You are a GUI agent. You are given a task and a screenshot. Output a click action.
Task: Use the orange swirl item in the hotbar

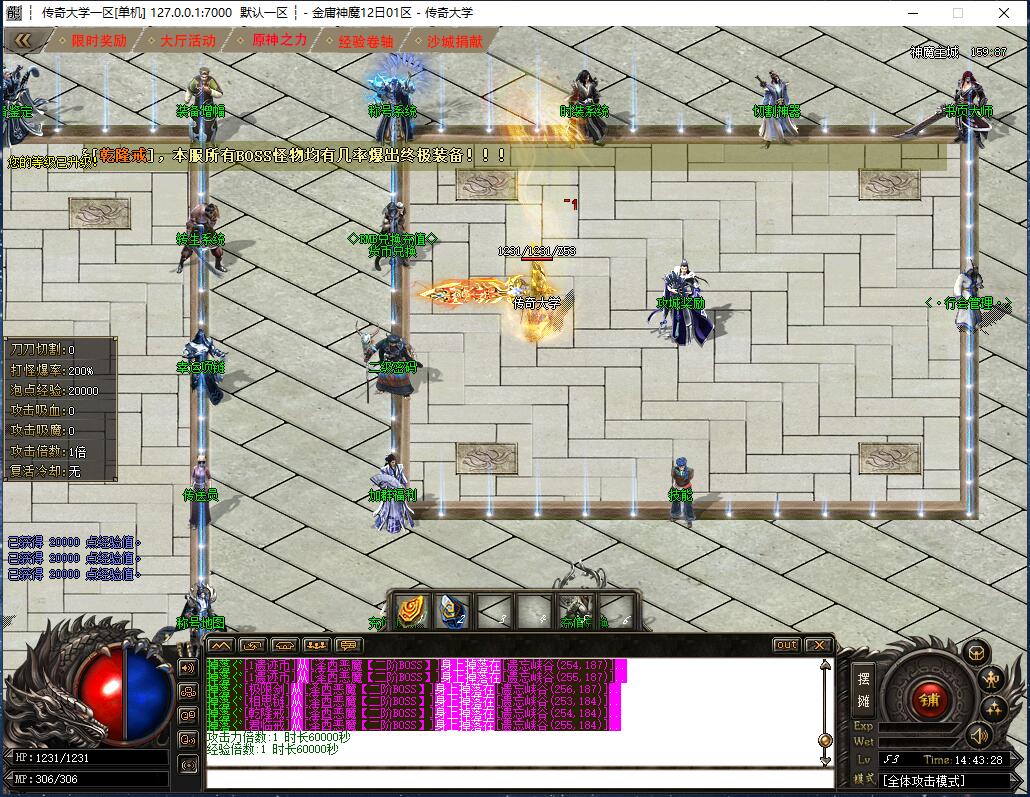[x=411, y=611]
